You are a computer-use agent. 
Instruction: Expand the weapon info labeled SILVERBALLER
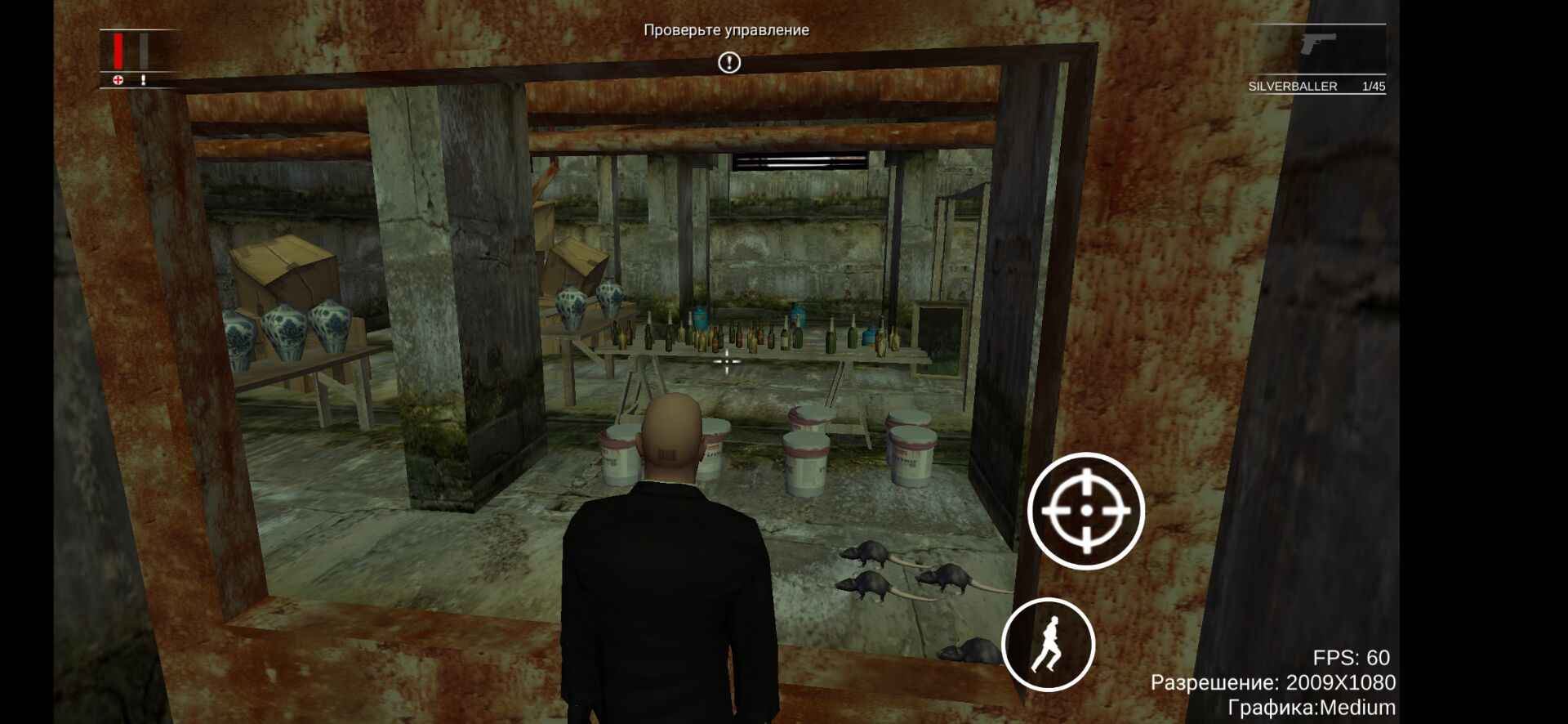coord(1292,85)
